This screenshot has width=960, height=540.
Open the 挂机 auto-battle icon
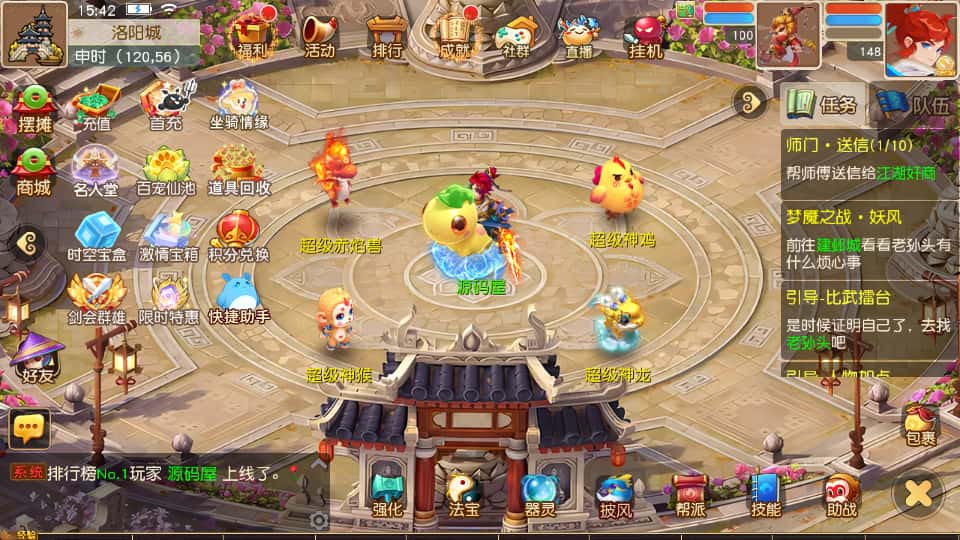coord(645,34)
